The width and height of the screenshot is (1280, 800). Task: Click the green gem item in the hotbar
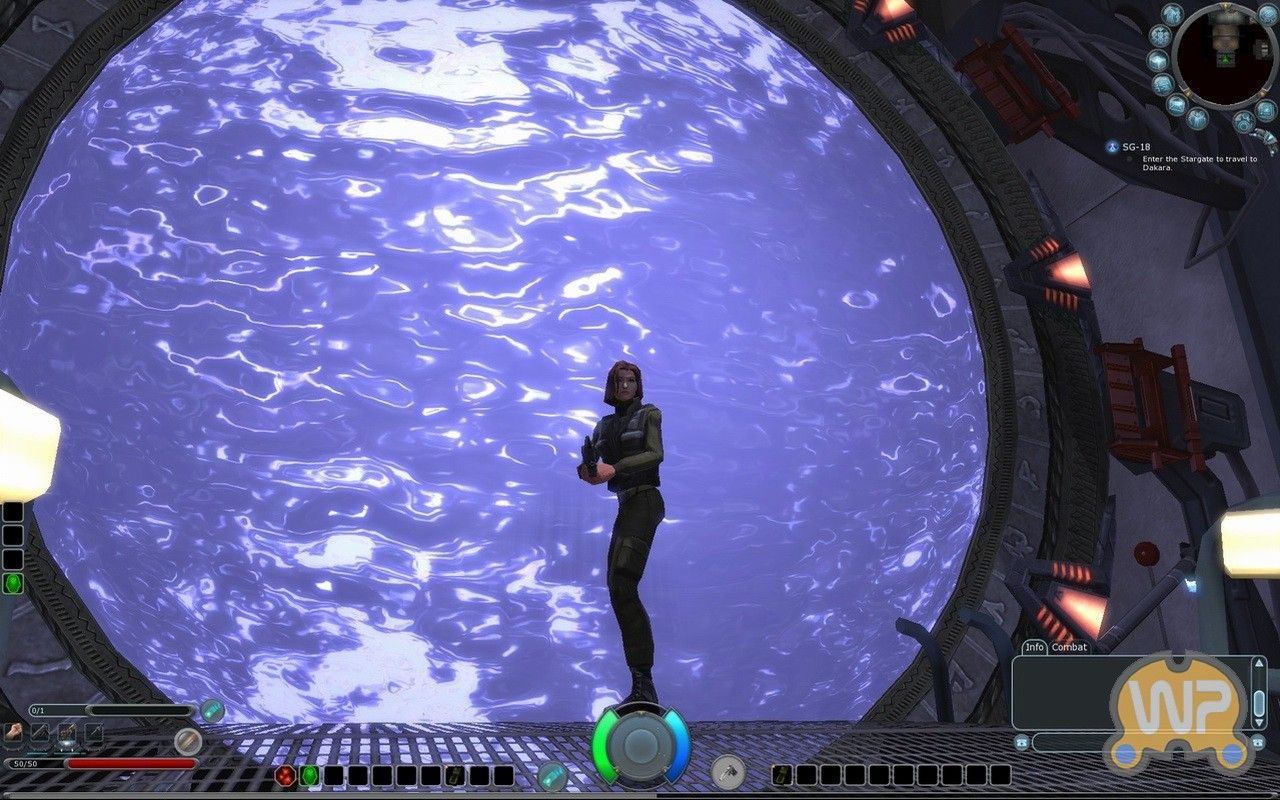(308, 777)
